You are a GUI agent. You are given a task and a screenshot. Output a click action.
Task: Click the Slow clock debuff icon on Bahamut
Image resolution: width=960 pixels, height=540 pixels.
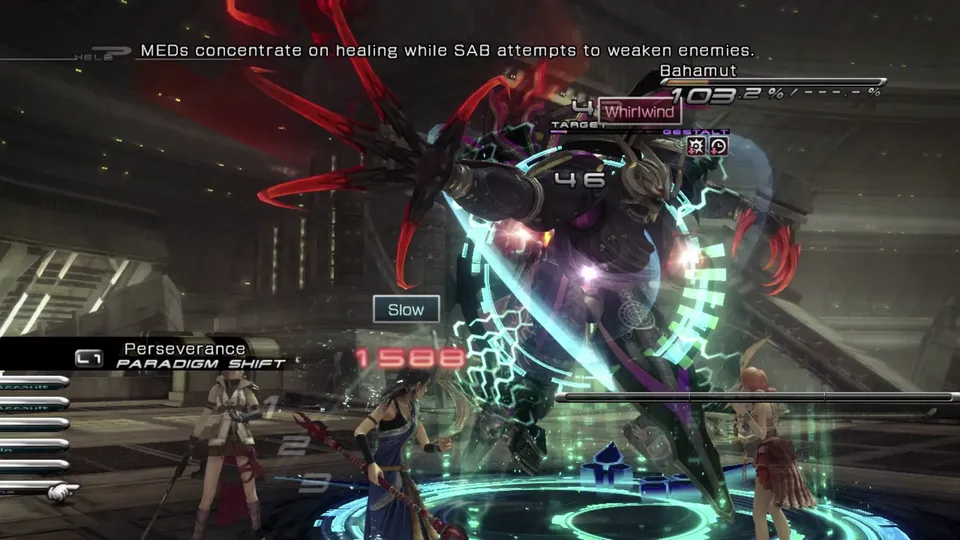tap(719, 146)
